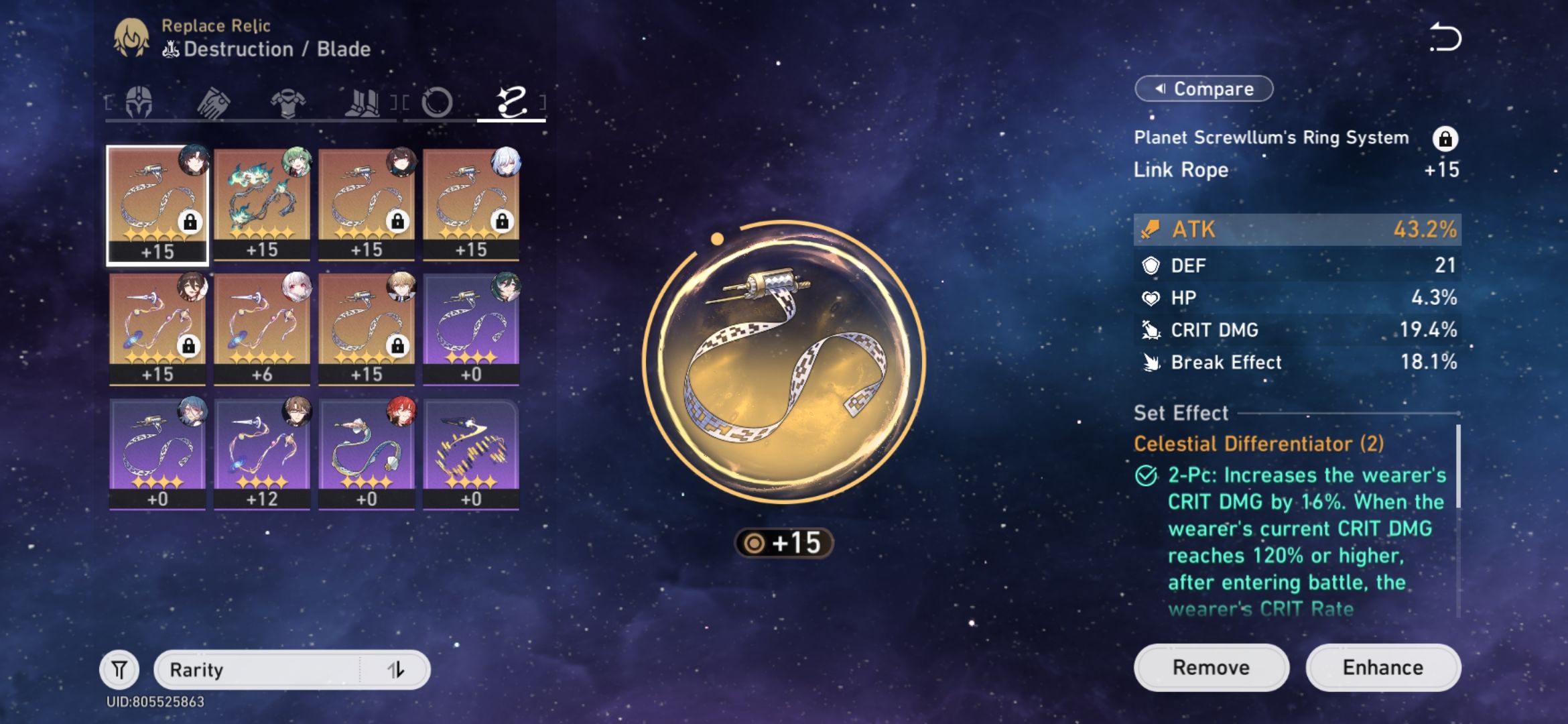Click the filter icon beside Rarity
Image resolution: width=1568 pixels, height=724 pixels.
[119, 669]
